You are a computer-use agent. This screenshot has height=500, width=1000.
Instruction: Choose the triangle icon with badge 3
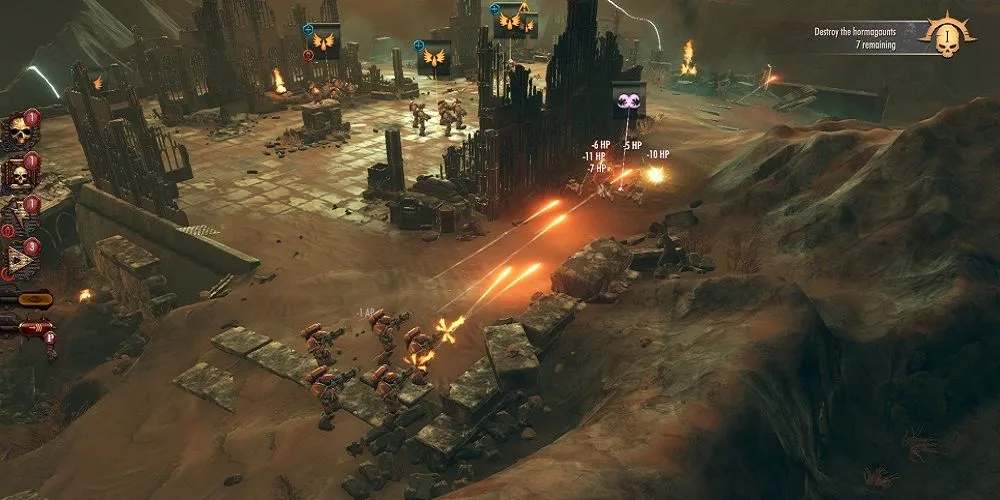(21, 260)
